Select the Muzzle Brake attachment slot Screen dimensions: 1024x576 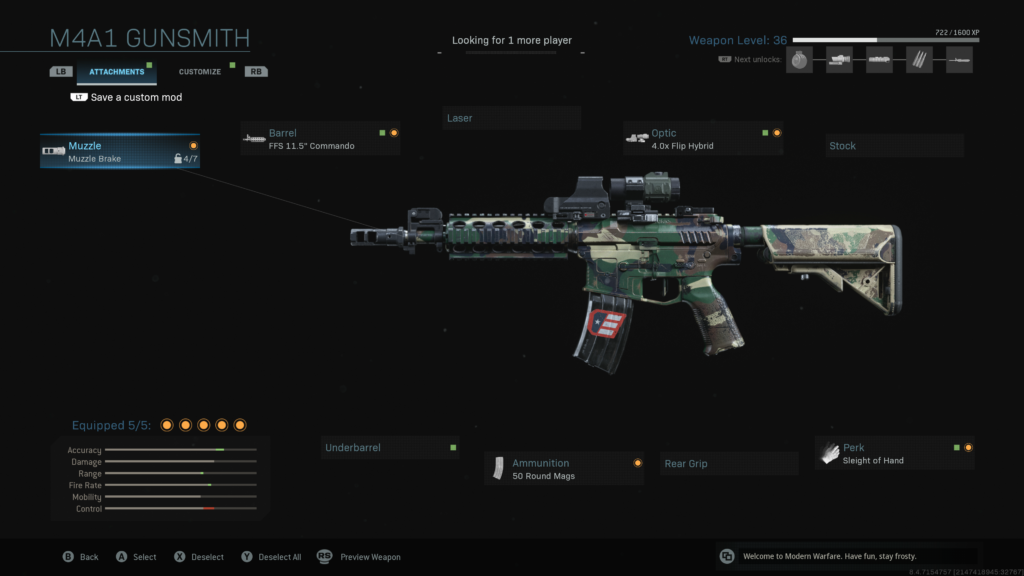coord(120,151)
